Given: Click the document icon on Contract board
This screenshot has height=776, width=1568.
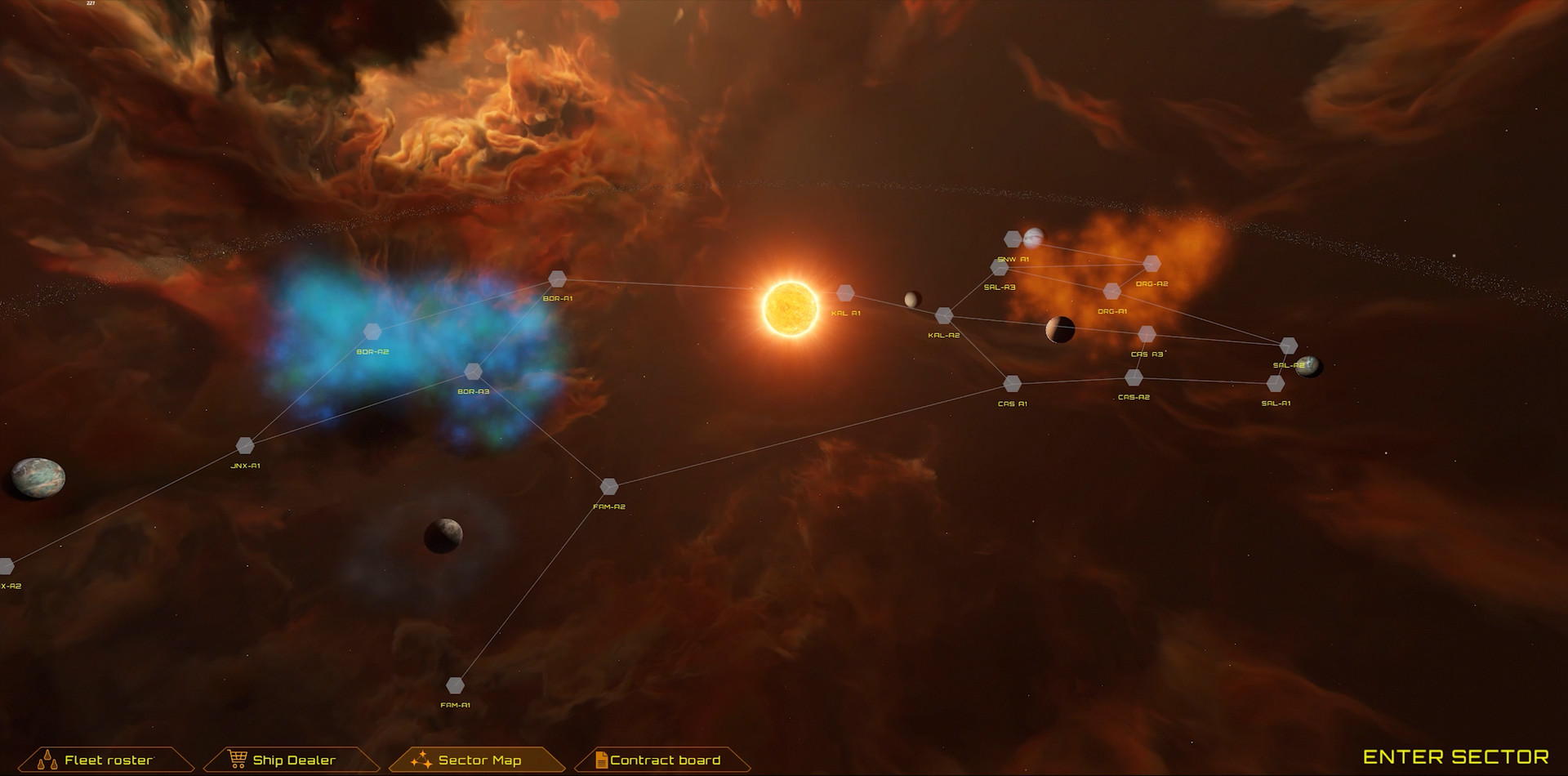Looking at the screenshot, I should (x=601, y=759).
